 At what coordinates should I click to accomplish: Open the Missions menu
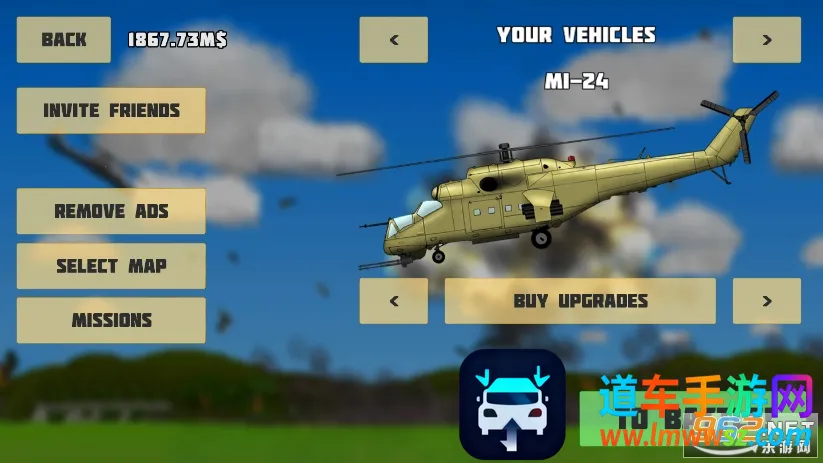click(111, 321)
